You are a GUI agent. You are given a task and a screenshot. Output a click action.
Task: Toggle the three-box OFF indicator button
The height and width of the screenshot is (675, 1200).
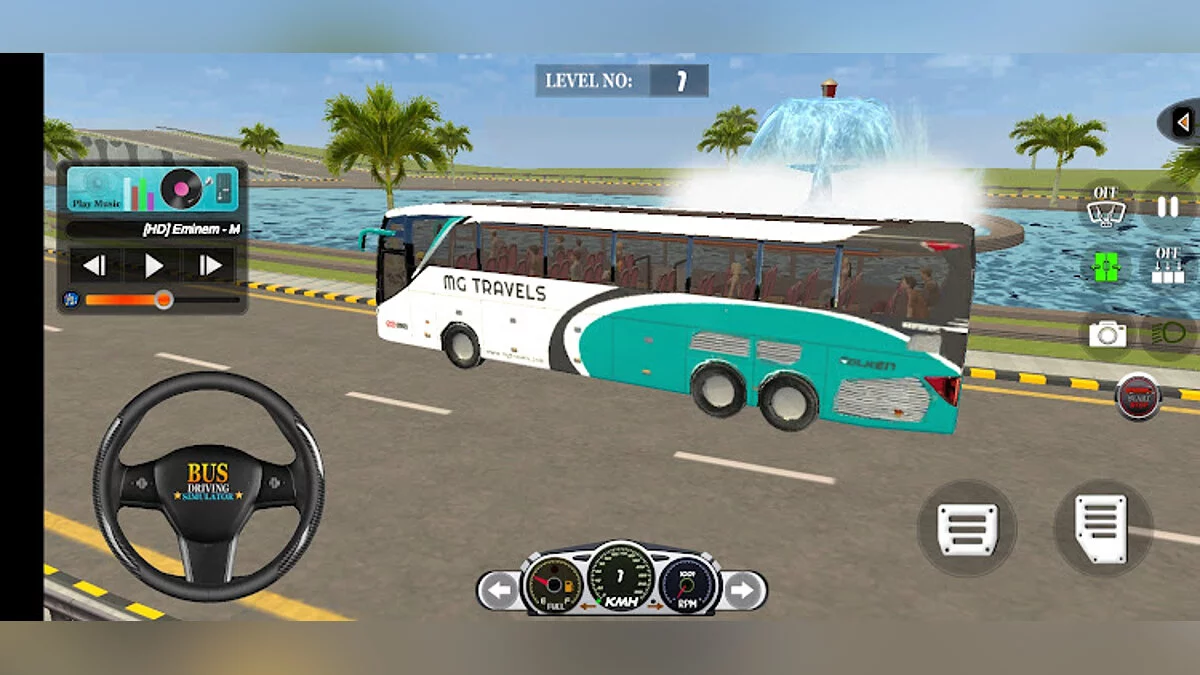click(x=1167, y=266)
